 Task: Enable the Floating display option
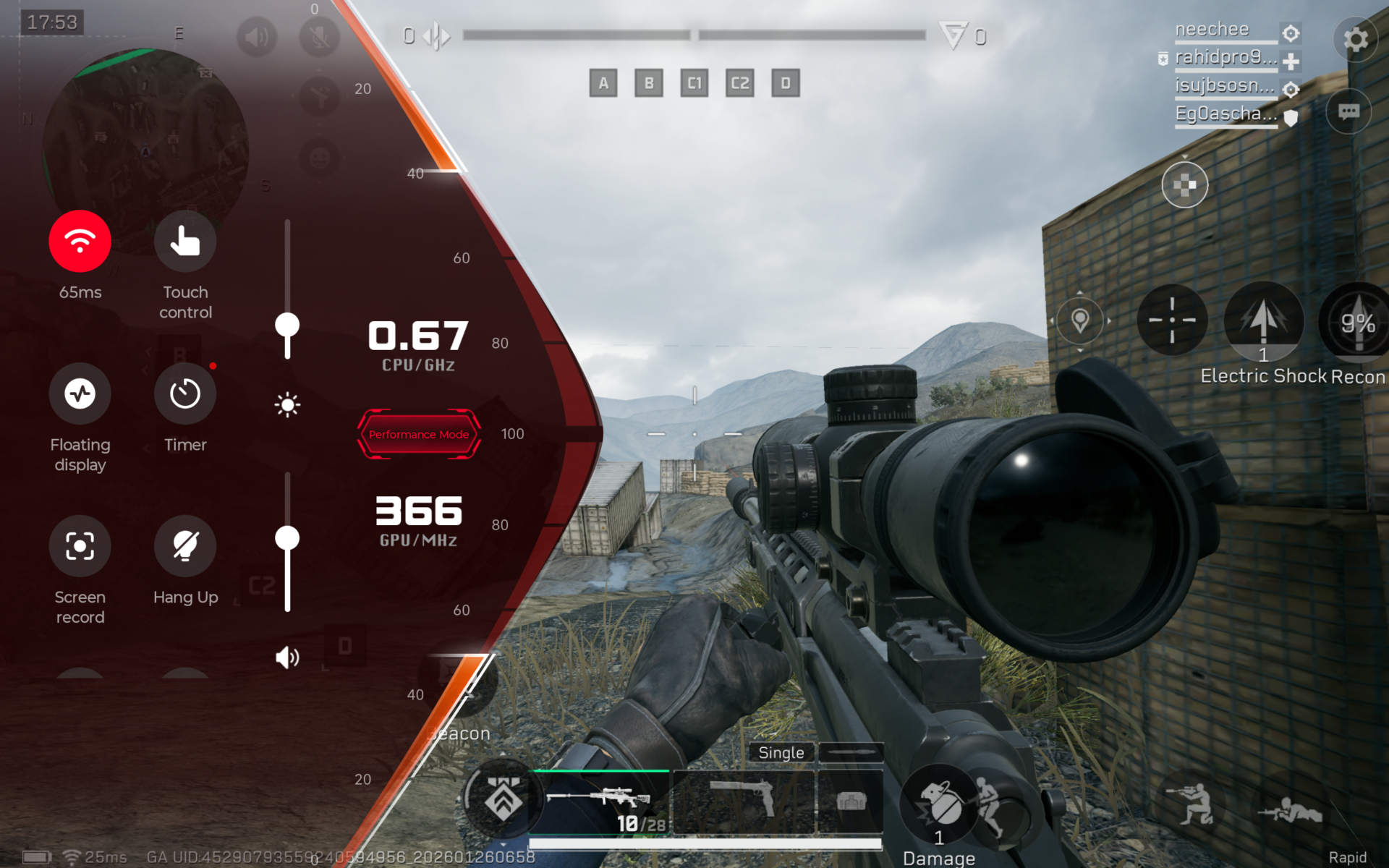coord(80,394)
